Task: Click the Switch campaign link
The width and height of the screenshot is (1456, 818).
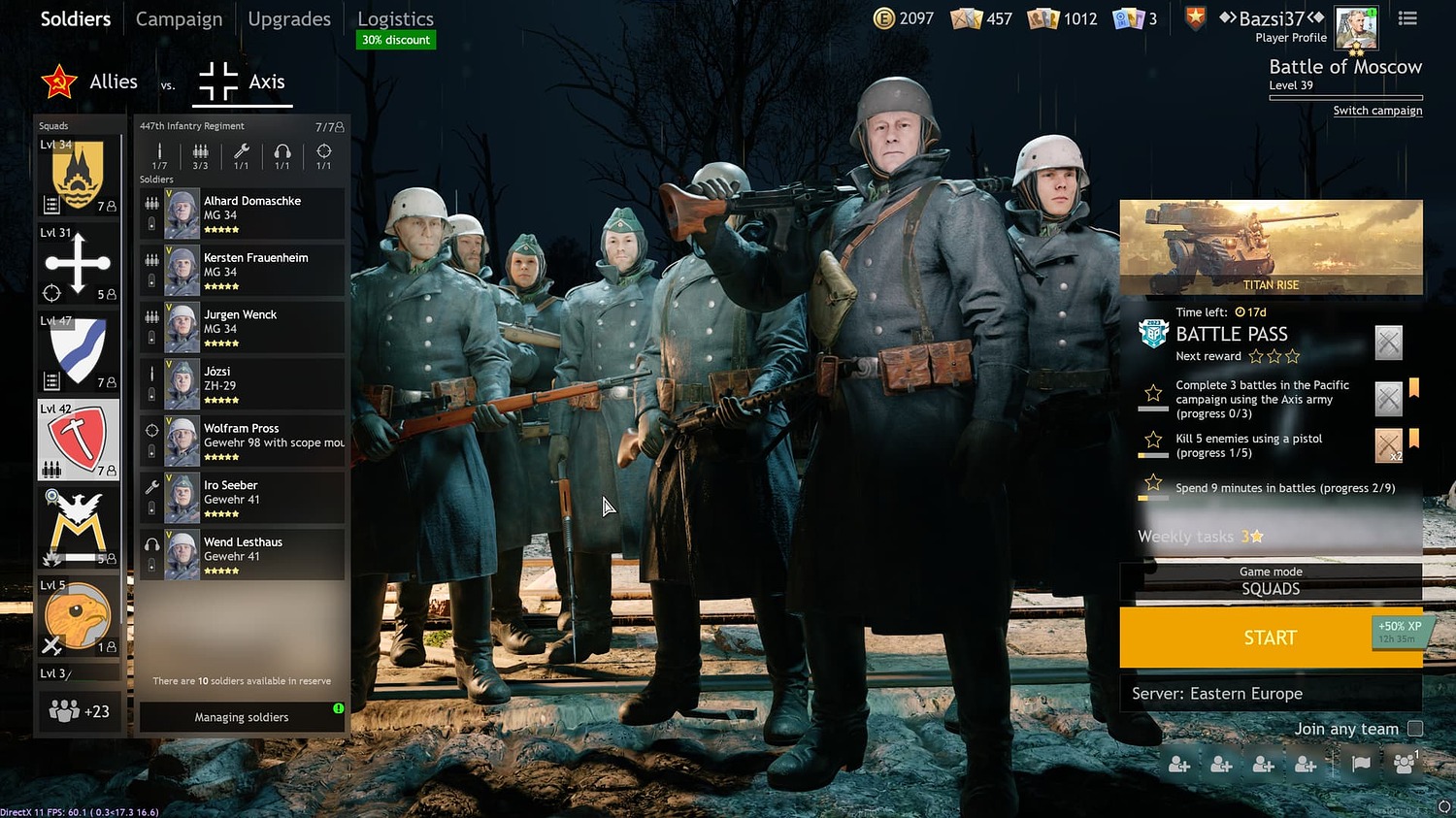Action: point(1377,110)
